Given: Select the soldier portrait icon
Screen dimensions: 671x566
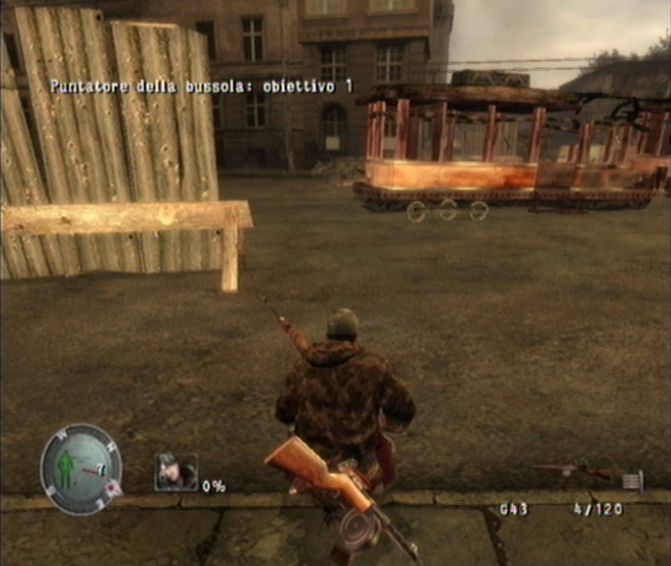Looking at the screenshot, I should 176,471.
